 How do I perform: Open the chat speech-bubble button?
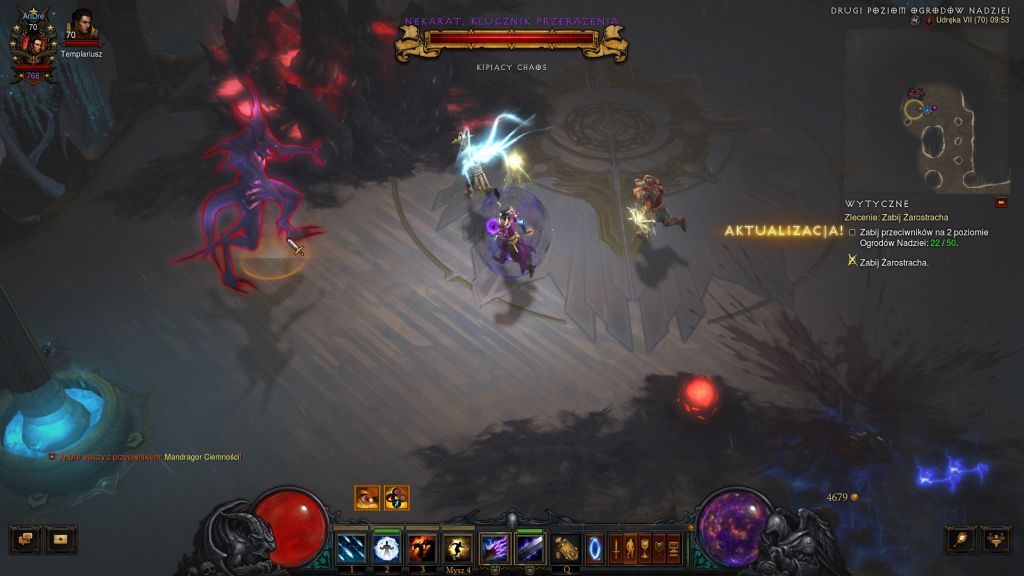coord(24,539)
